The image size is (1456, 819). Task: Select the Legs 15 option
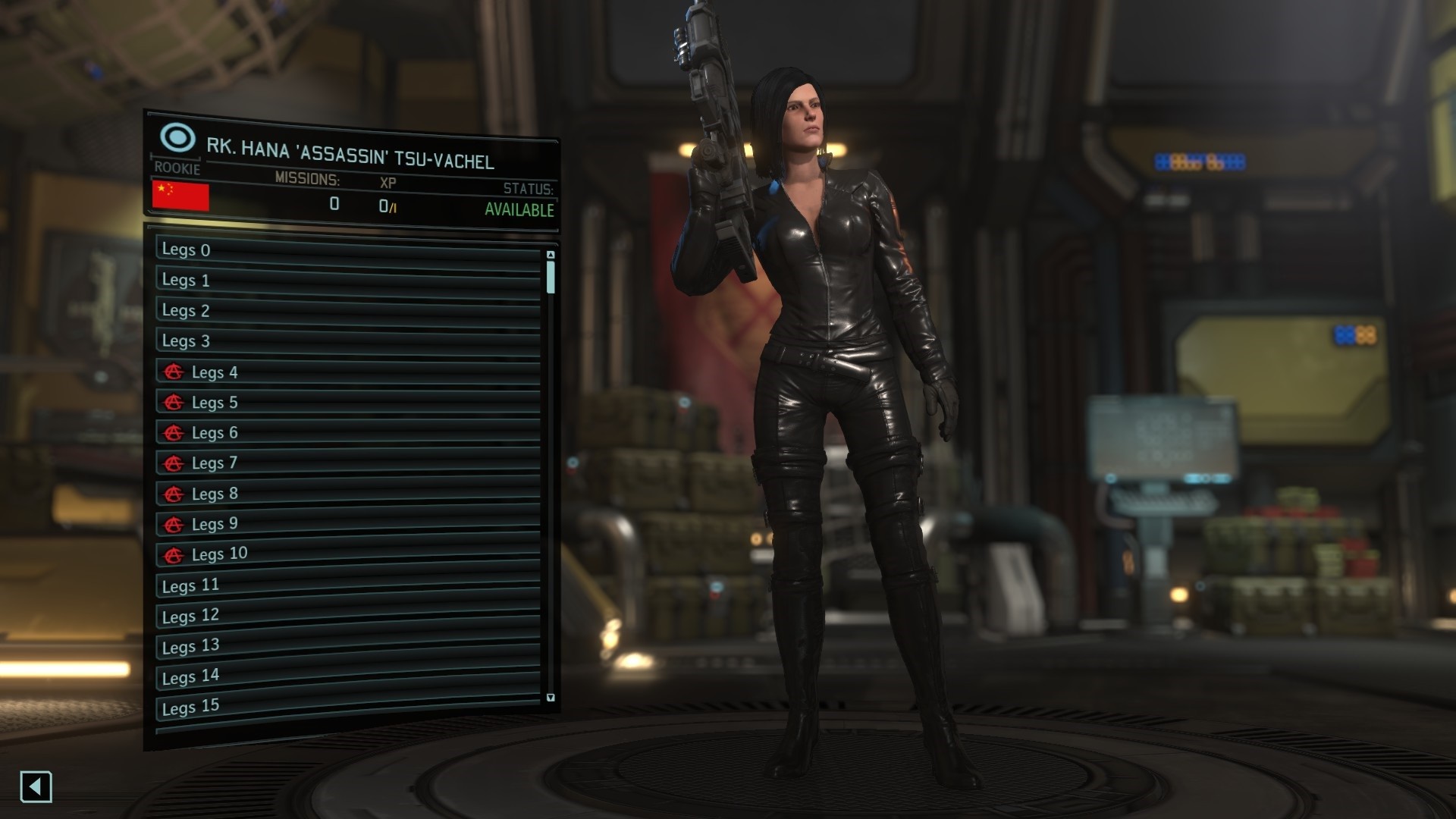347,706
